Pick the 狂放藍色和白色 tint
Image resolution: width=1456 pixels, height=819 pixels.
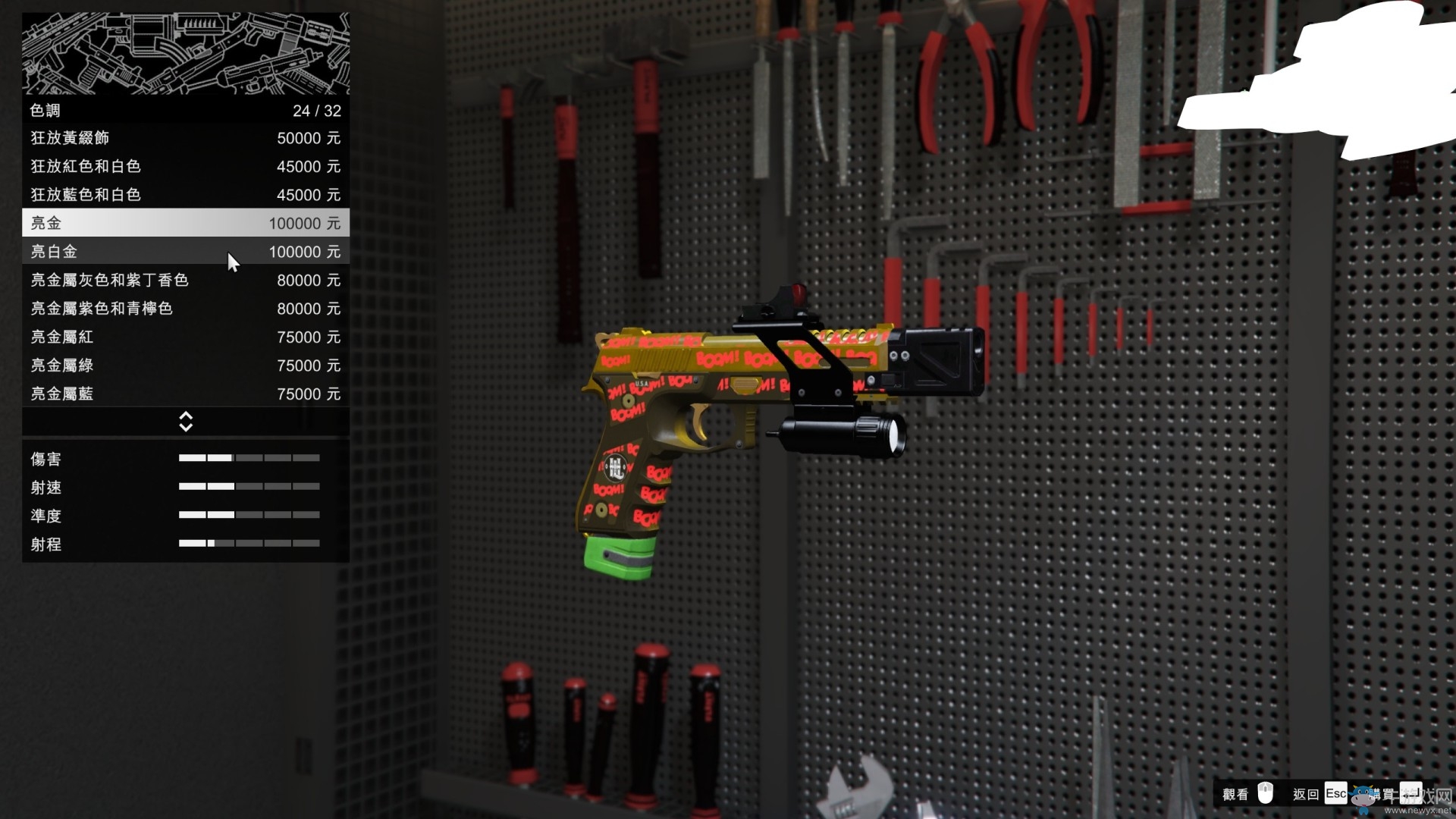pyautogui.click(x=185, y=195)
